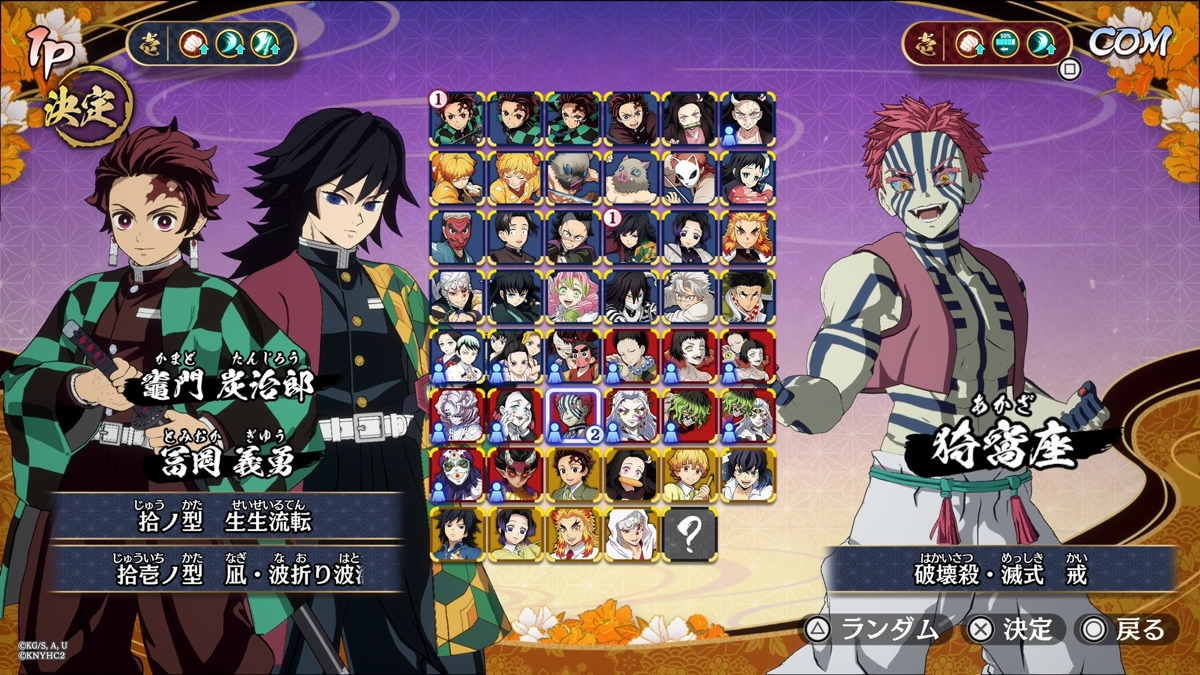Viewport: 1200px width, 675px height.
Task: Choose Tanjiro's first portrait marked 1
Action: click(458, 119)
